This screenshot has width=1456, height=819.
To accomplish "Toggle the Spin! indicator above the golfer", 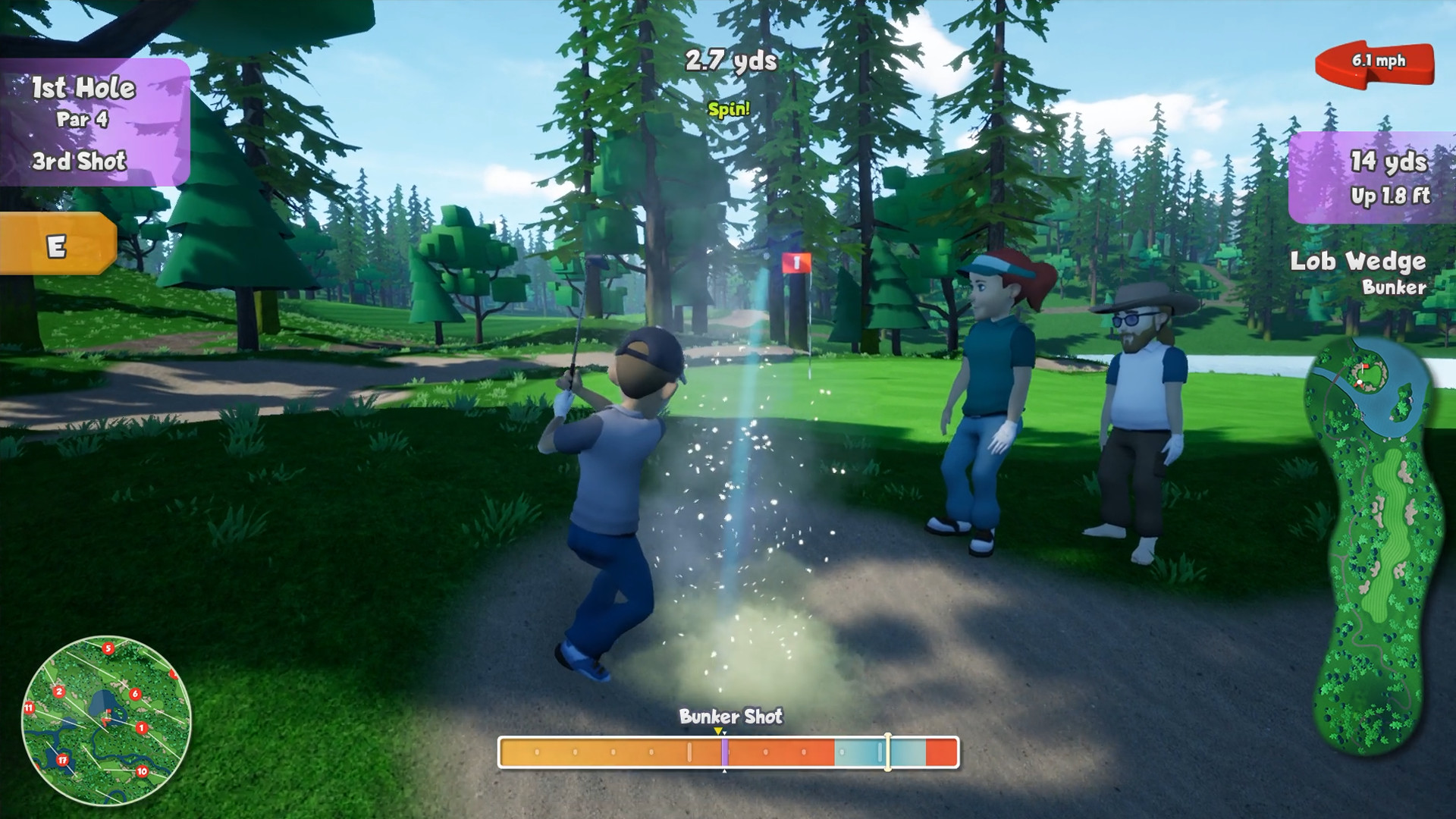I will point(729,109).
